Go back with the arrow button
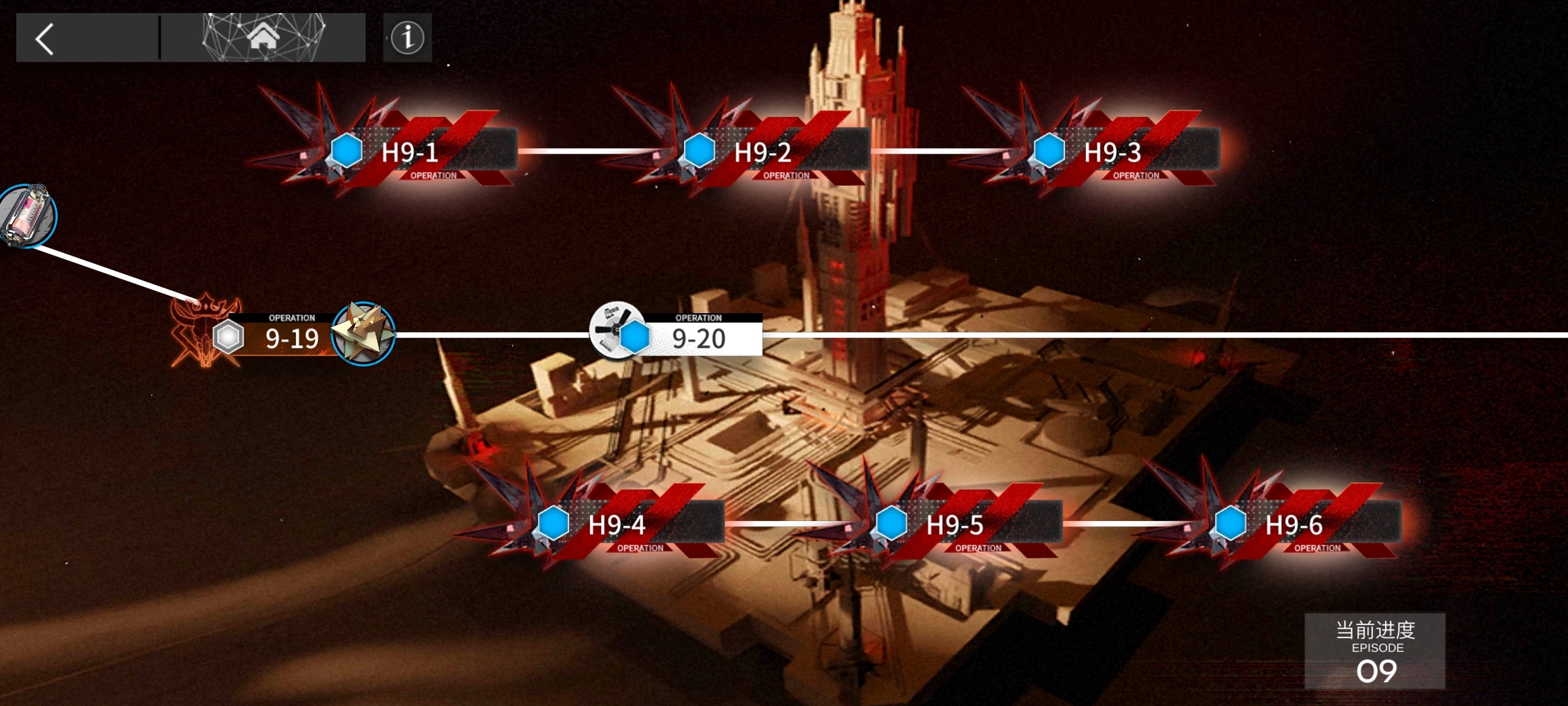Screen dimensions: 1568x706 (44, 39)
